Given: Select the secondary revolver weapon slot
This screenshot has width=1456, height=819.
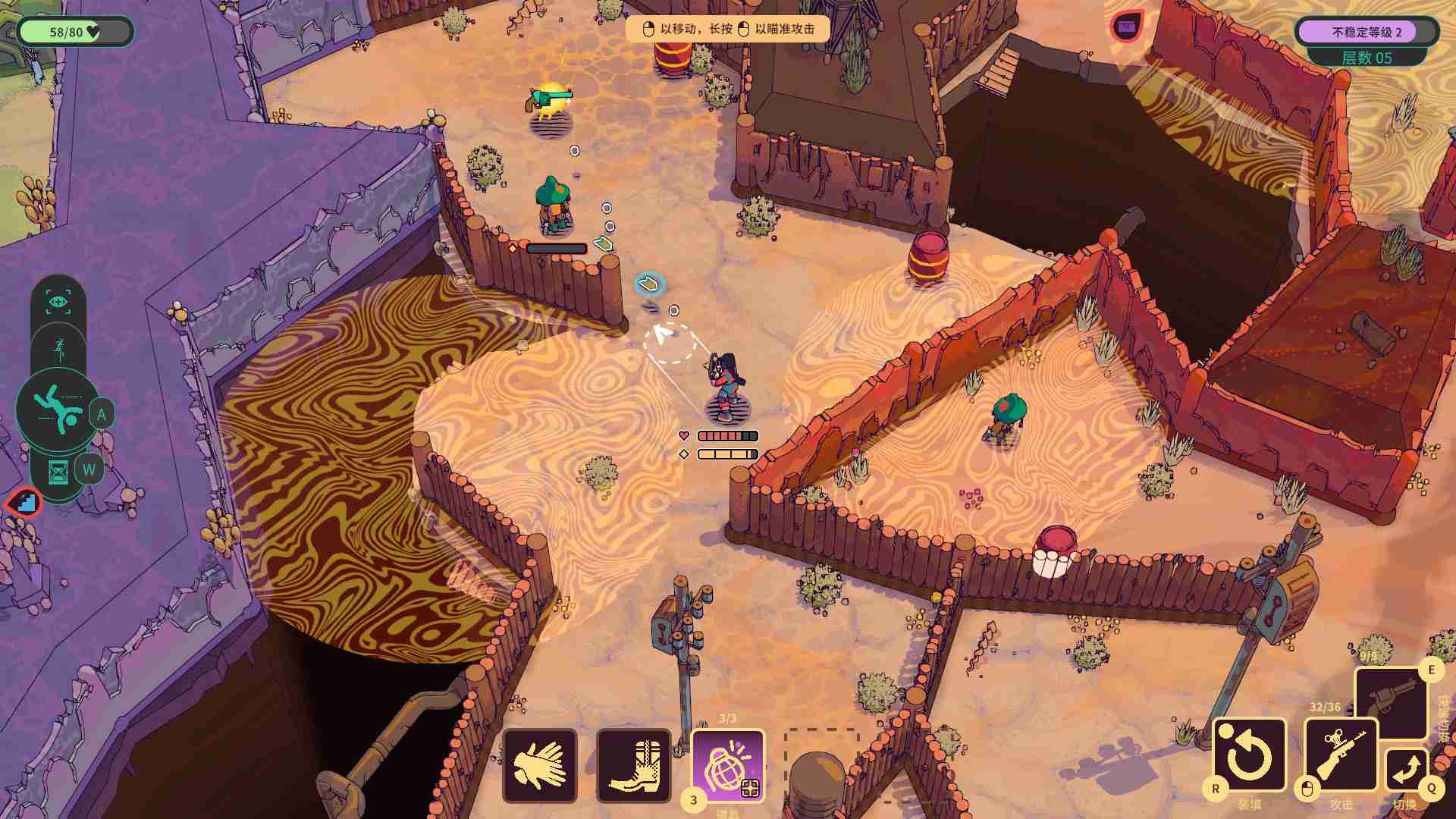Looking at the screenshot, I should [1391, 700].
